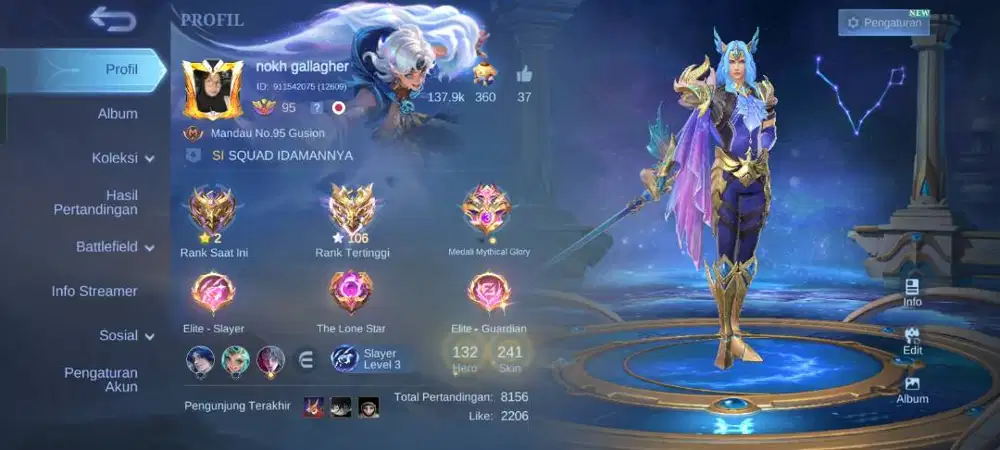Open Pengaturan Akun account settings

pos(101,379)
